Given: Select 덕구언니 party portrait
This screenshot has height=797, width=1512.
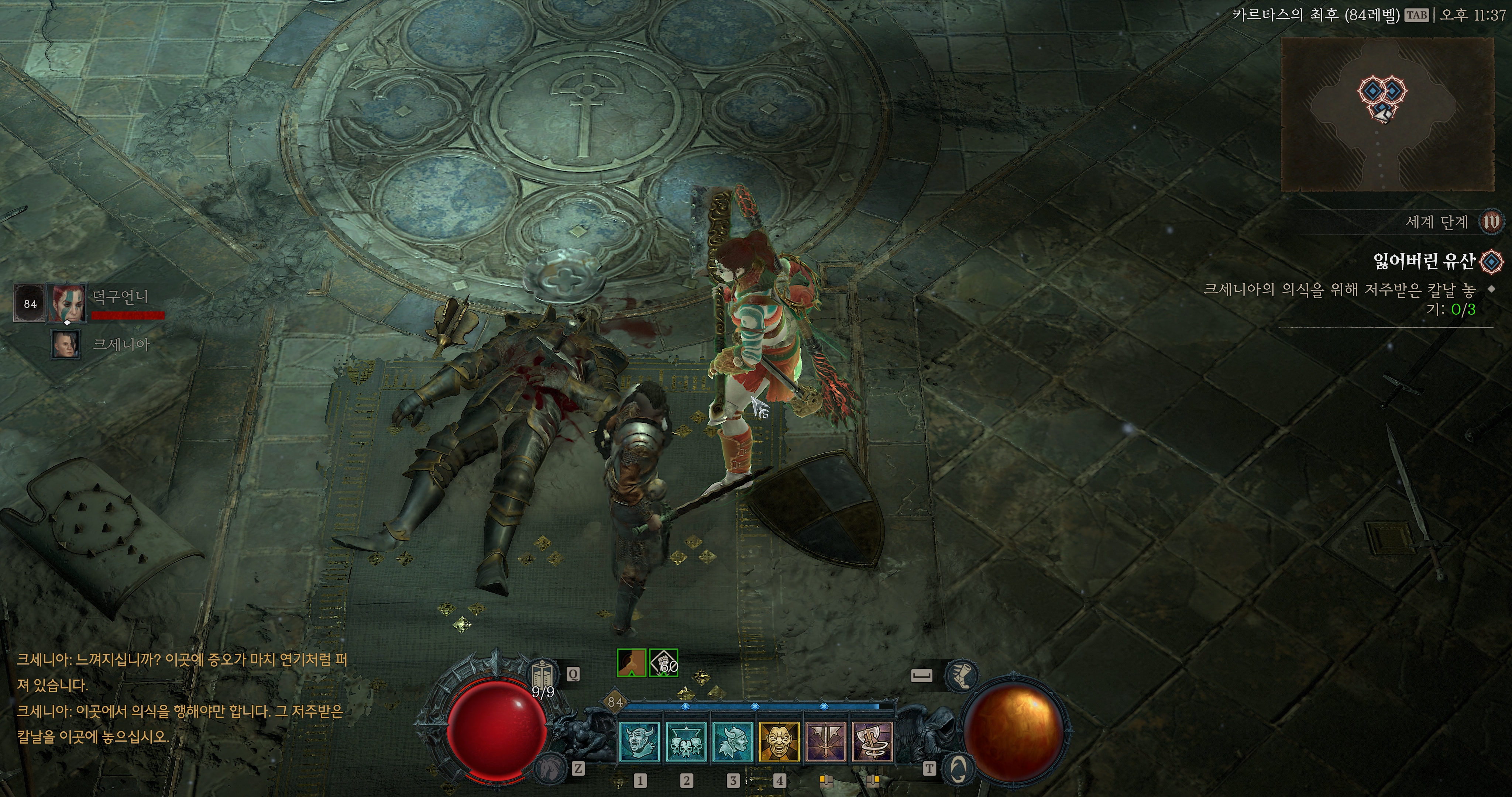Looking at the screenshot, I should pyautogui.click(x=66, y=303).
